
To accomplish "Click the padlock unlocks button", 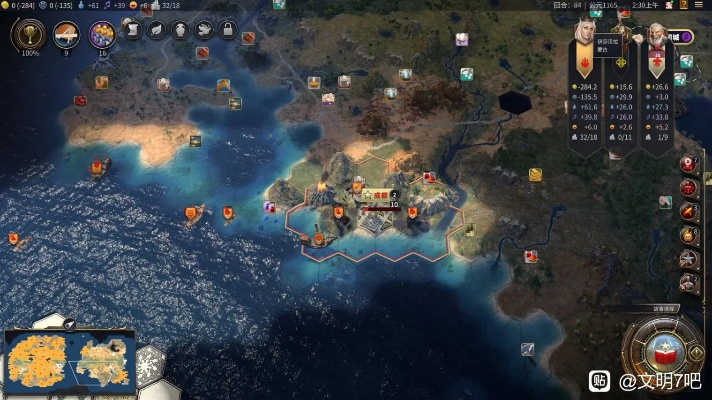I will pos(227,30).
